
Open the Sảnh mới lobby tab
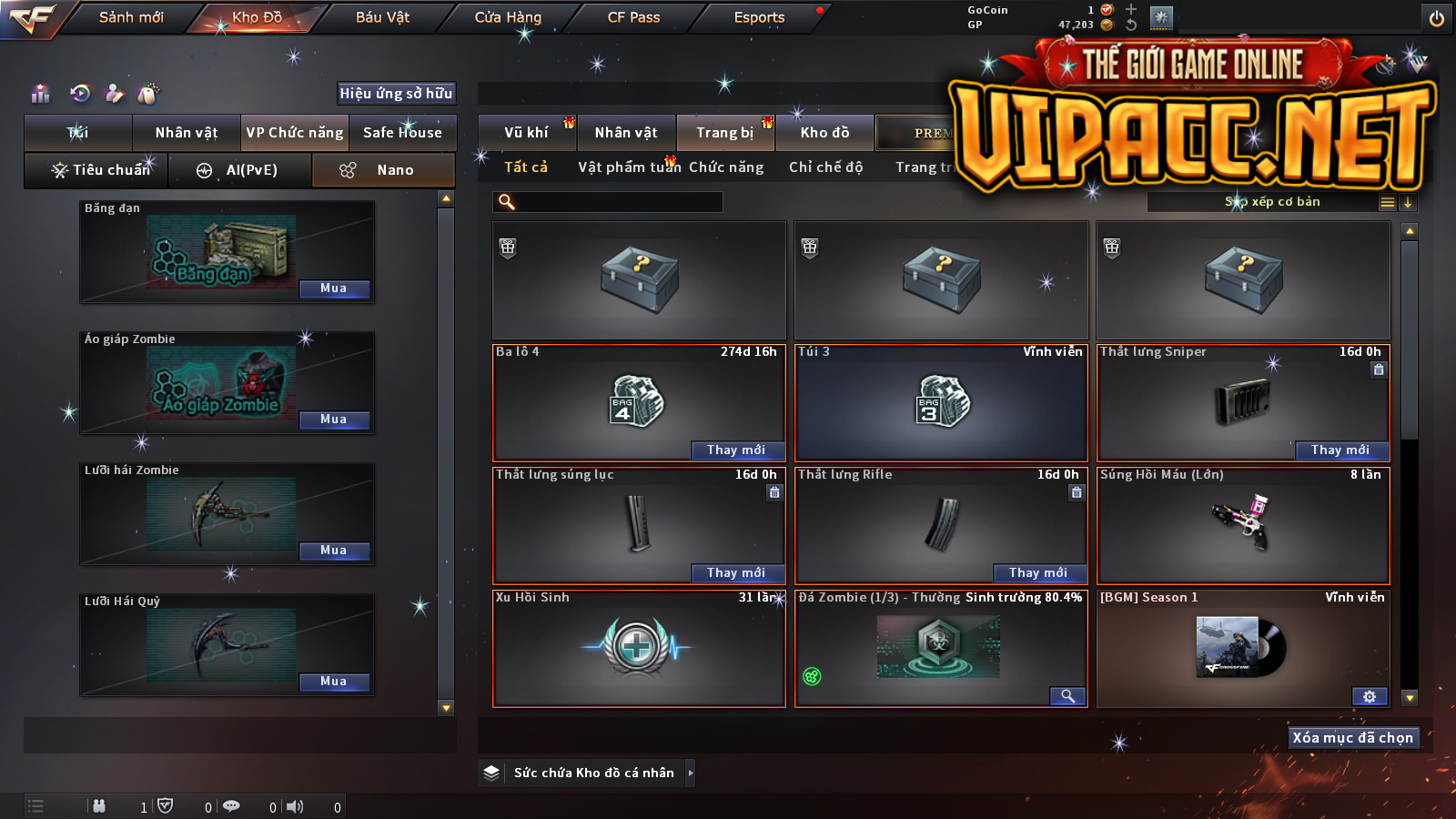(x=131, y=17)
